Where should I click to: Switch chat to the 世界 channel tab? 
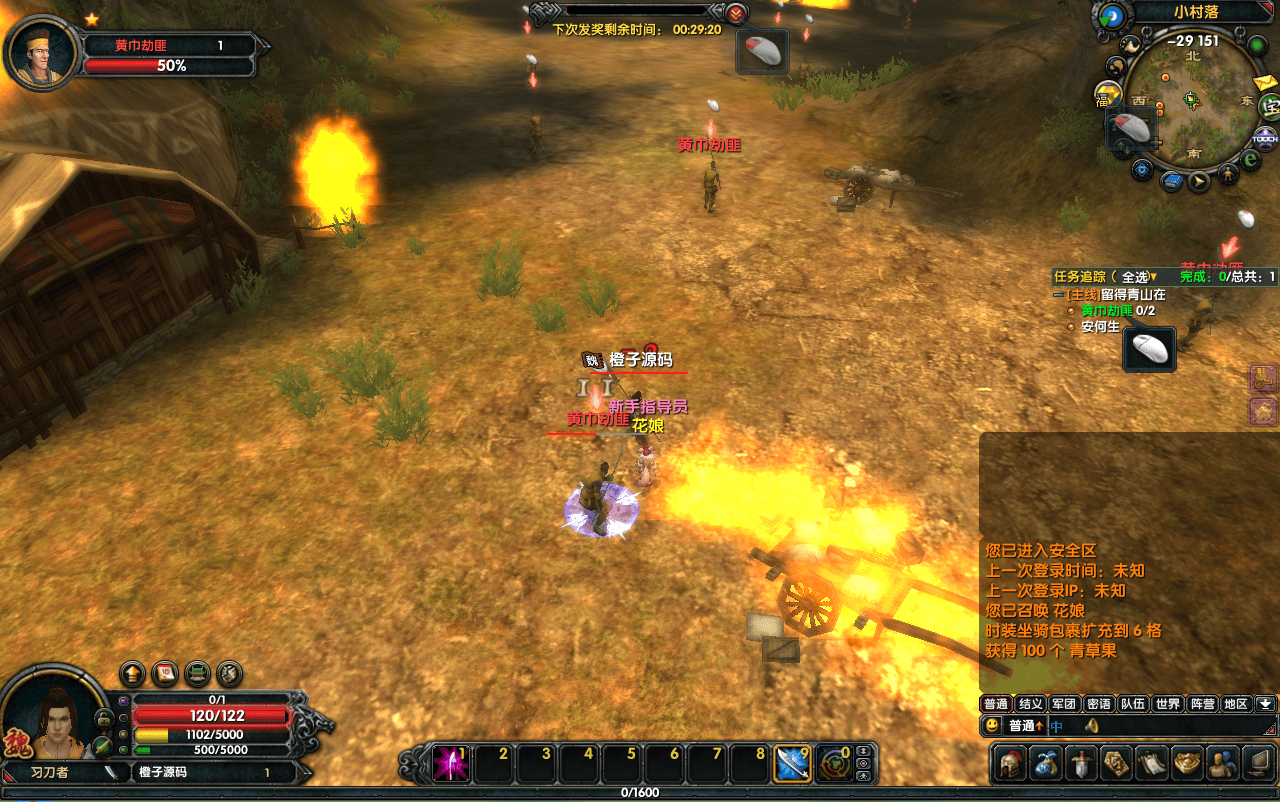click(x=1167, y=704)
